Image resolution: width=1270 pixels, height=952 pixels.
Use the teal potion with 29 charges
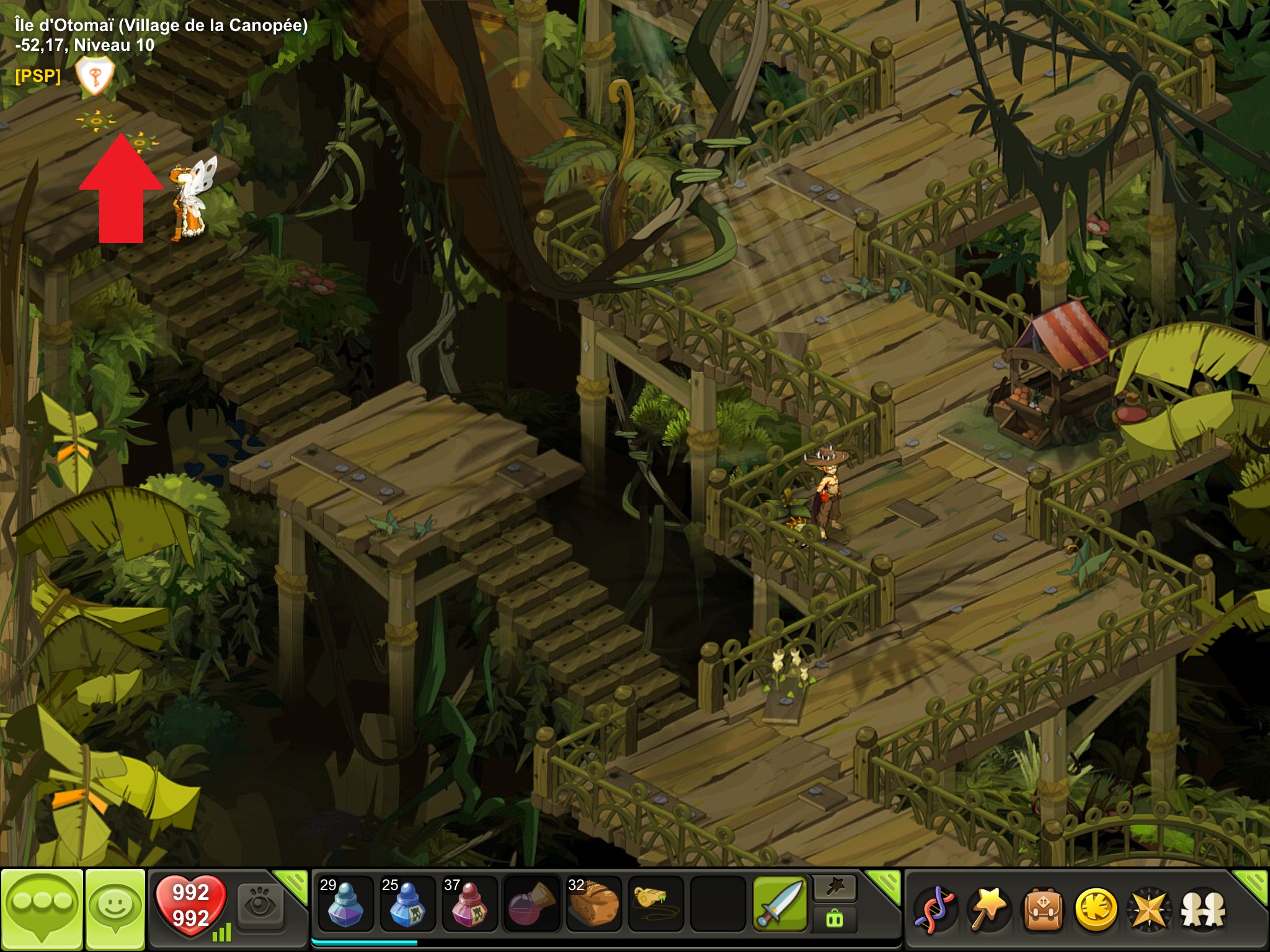345,904
